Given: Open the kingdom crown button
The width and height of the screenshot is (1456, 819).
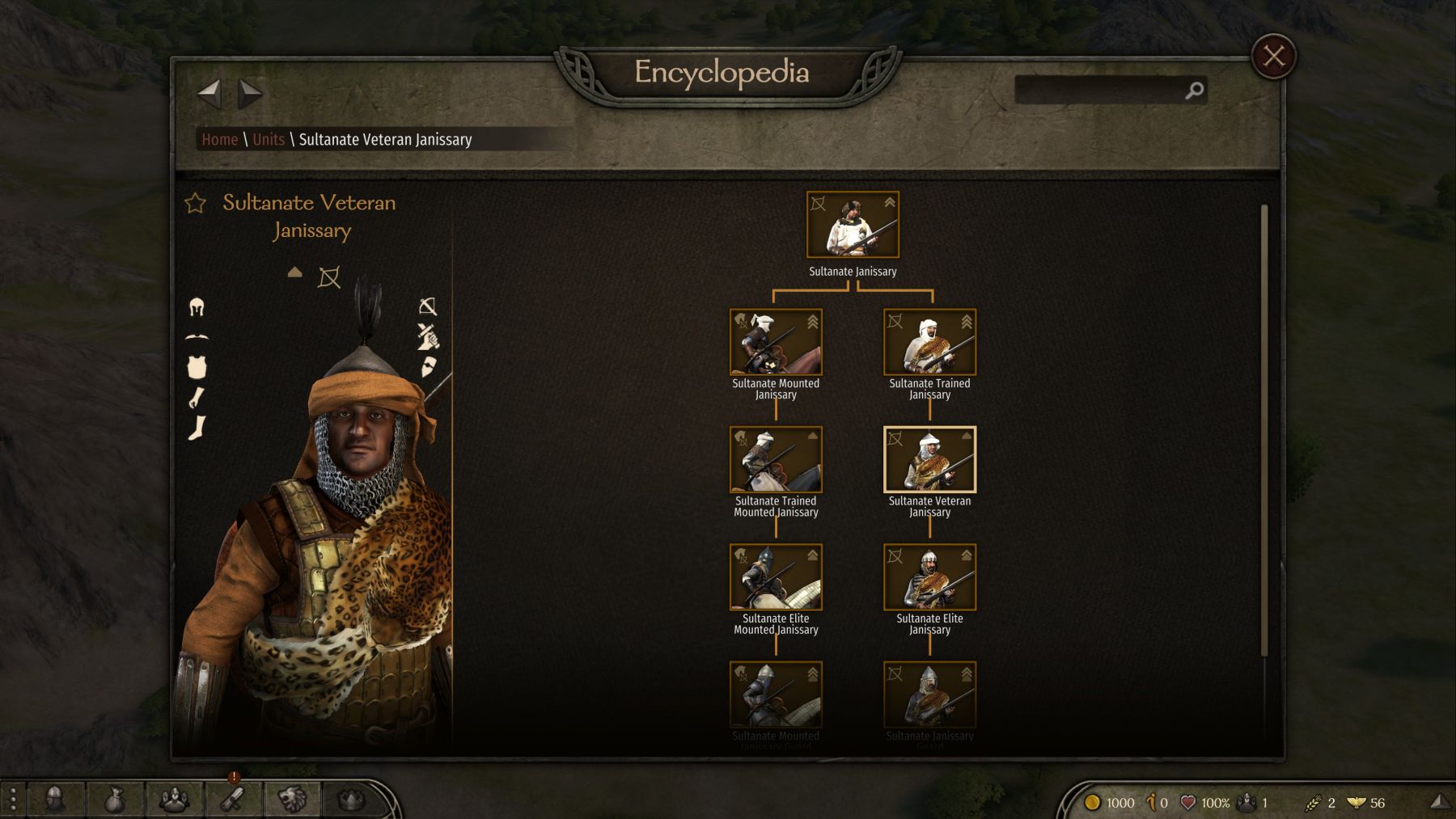Looking at the screenshot, I should [351, 800].
